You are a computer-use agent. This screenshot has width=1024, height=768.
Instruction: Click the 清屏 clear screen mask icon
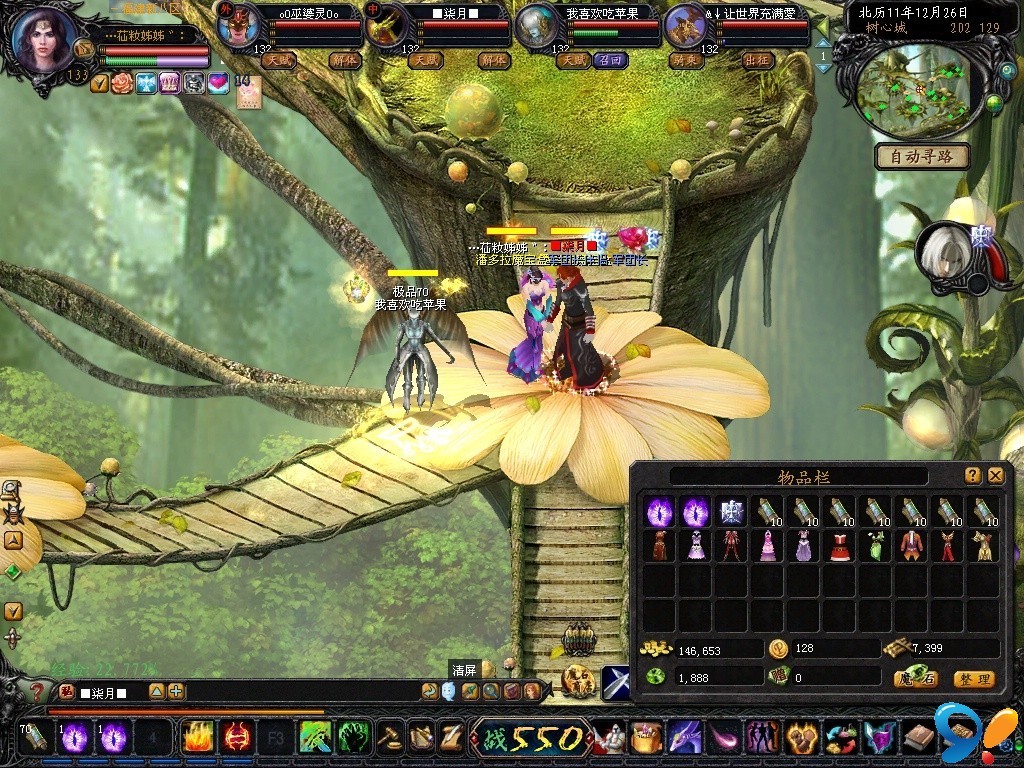[449, 691]
